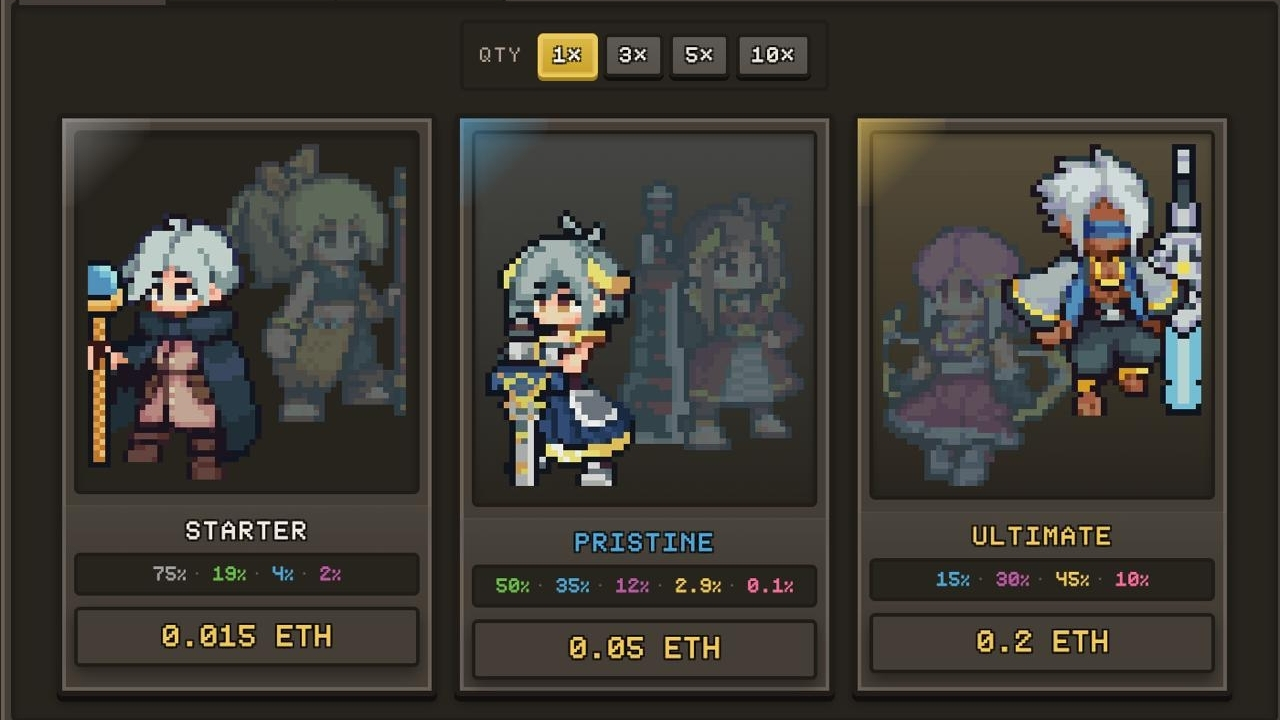Open the Starter pack character artwork

[246, 311]
